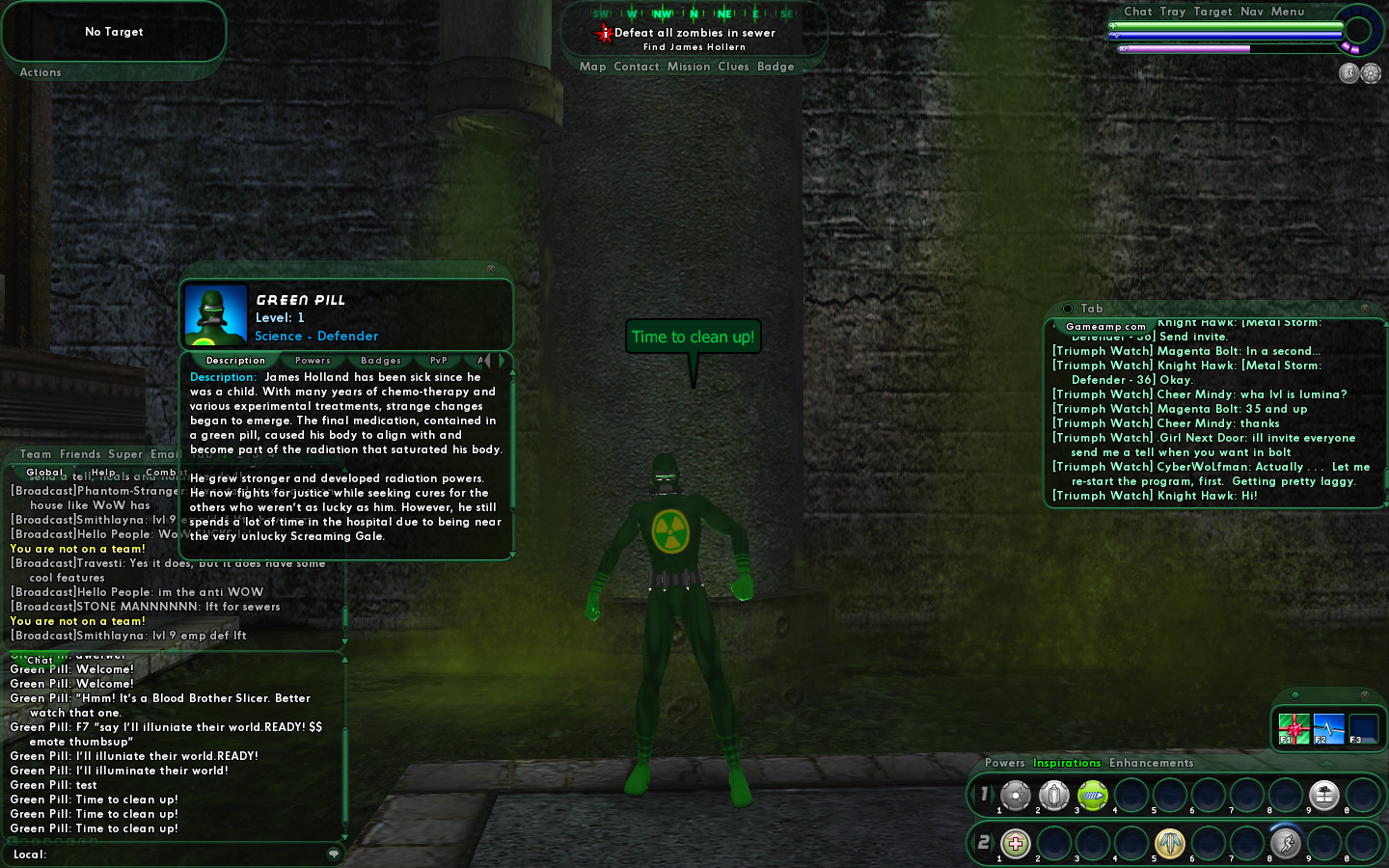Open the Clues window
The width and height of the screenshot is (1389, 868).
tap(733, 67)
